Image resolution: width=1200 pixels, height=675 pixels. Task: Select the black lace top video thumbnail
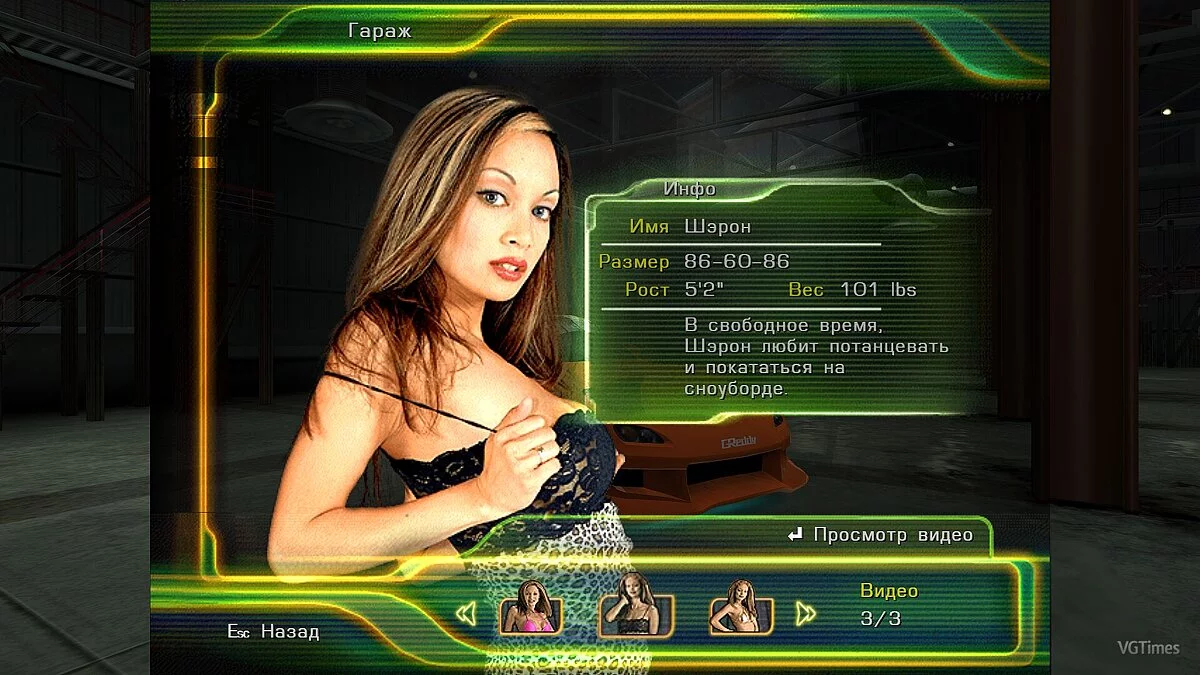coord(636,608)
